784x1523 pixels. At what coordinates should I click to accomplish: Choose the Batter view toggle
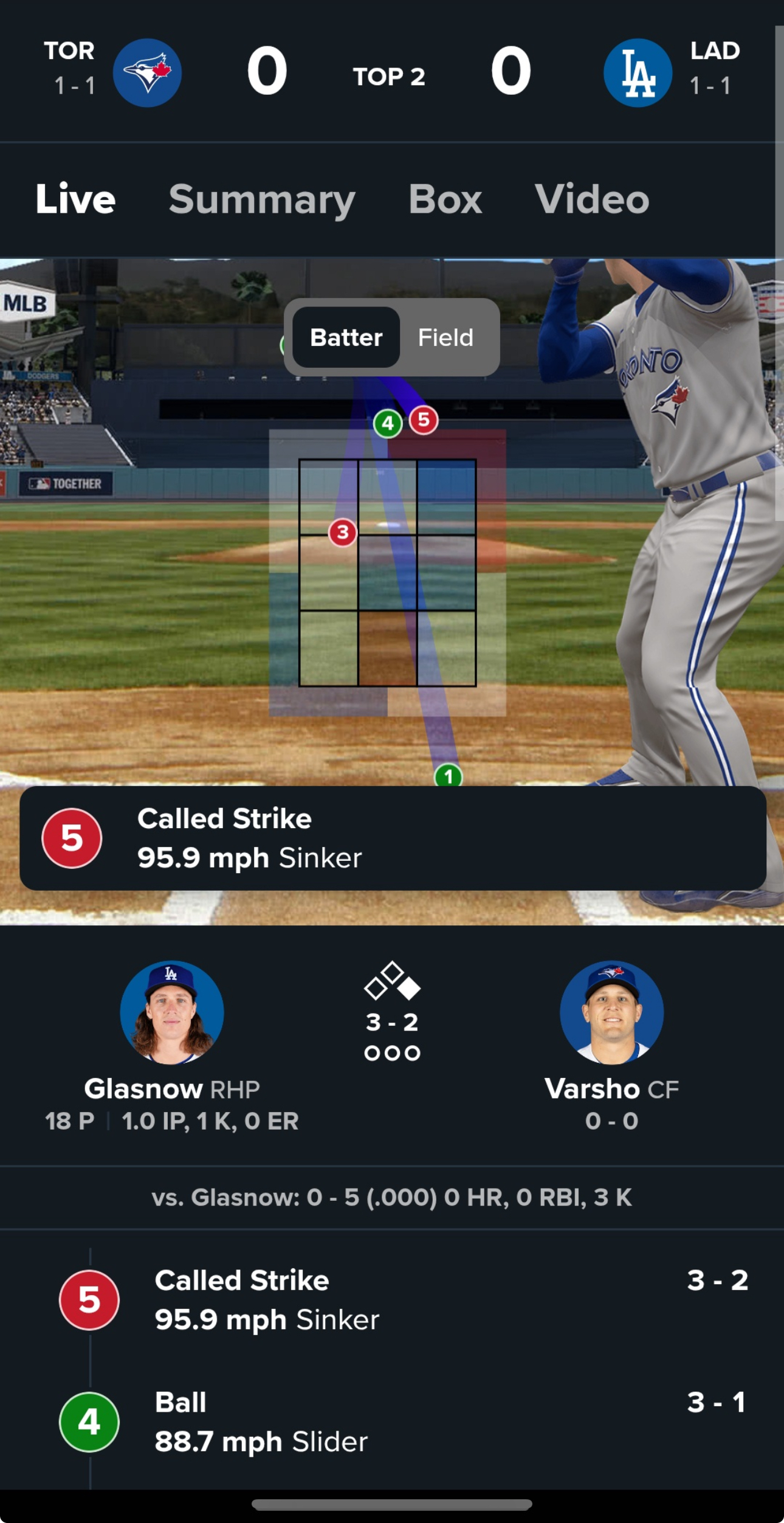click(x=346, y=337)
